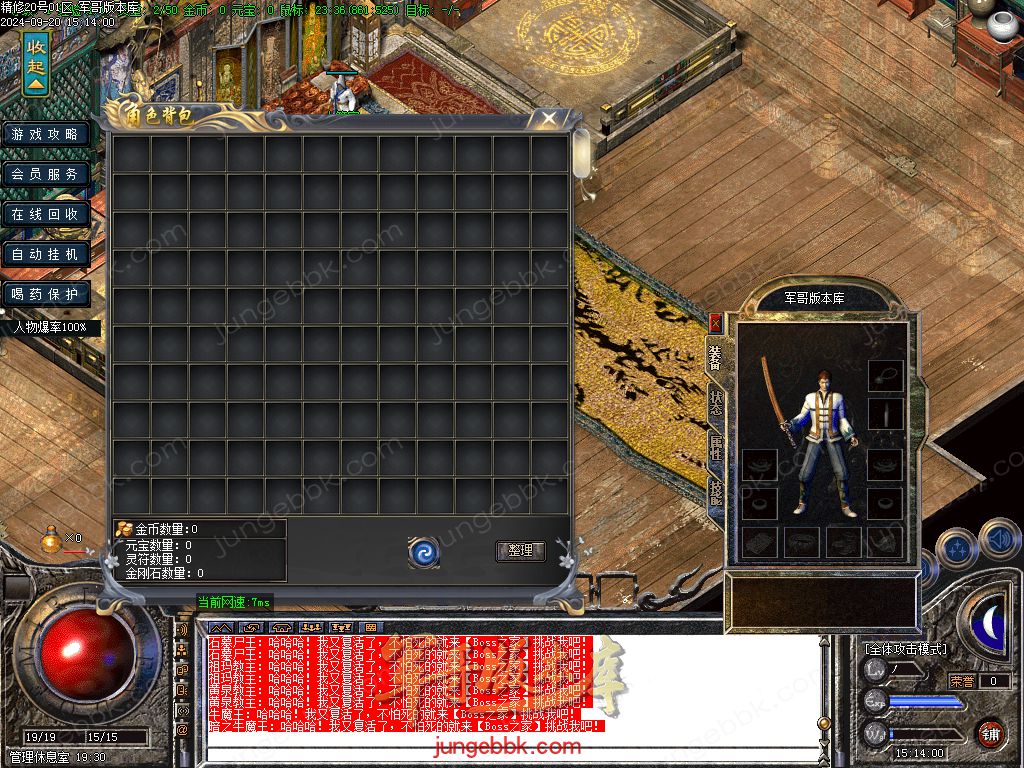Switch to the 状态 status tab
The height and width of the screenshot is (768, 1024).
point(715,402)
